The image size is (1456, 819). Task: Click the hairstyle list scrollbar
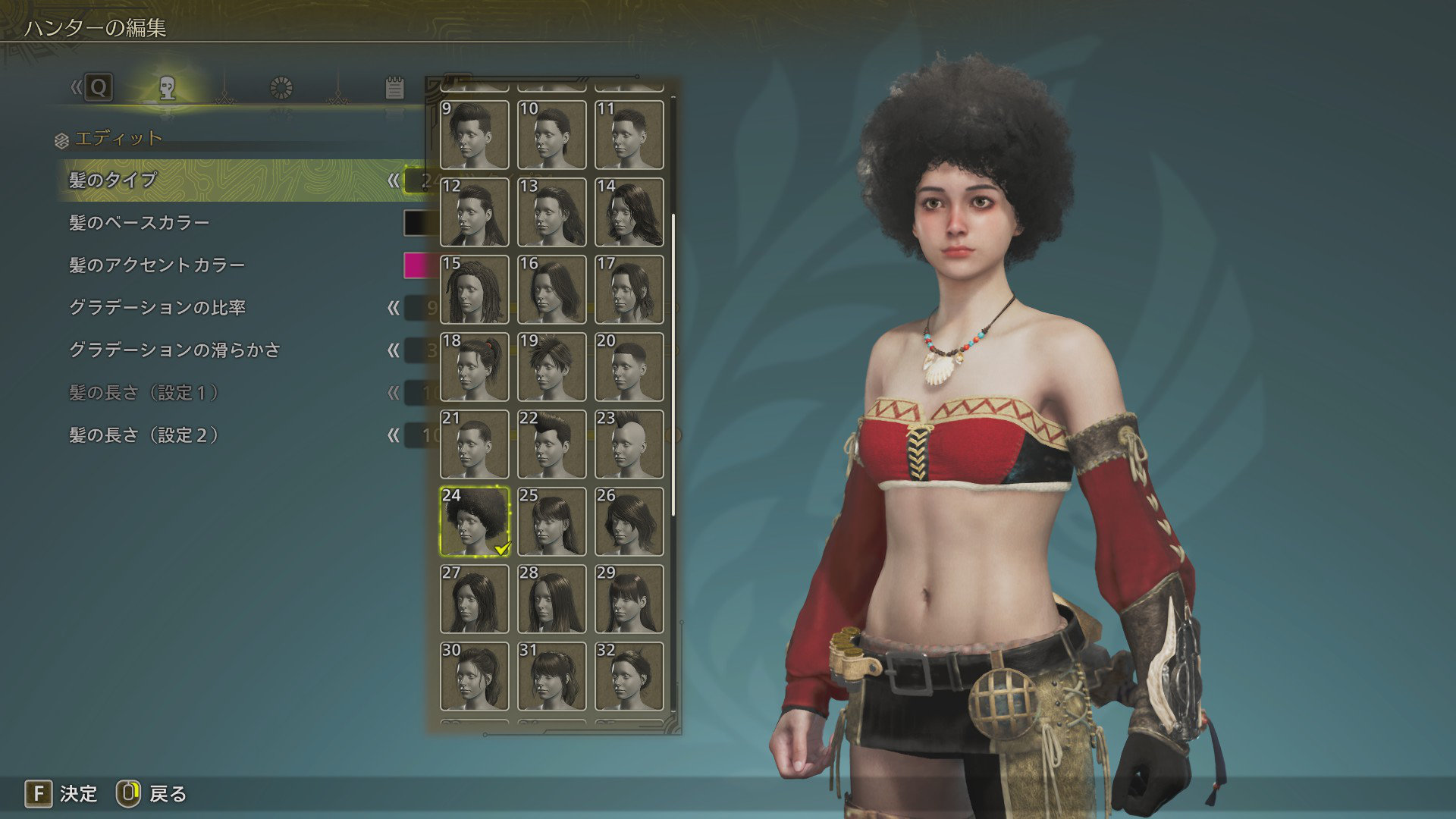point(673,364)
